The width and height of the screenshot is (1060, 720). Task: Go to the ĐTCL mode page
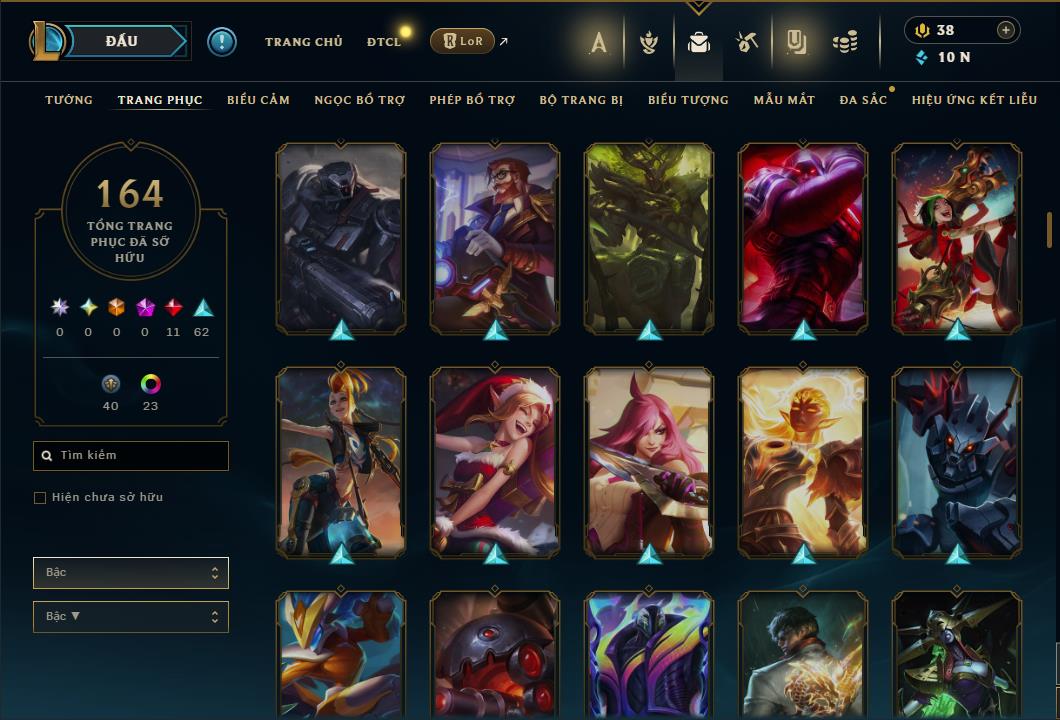point(383,42)
